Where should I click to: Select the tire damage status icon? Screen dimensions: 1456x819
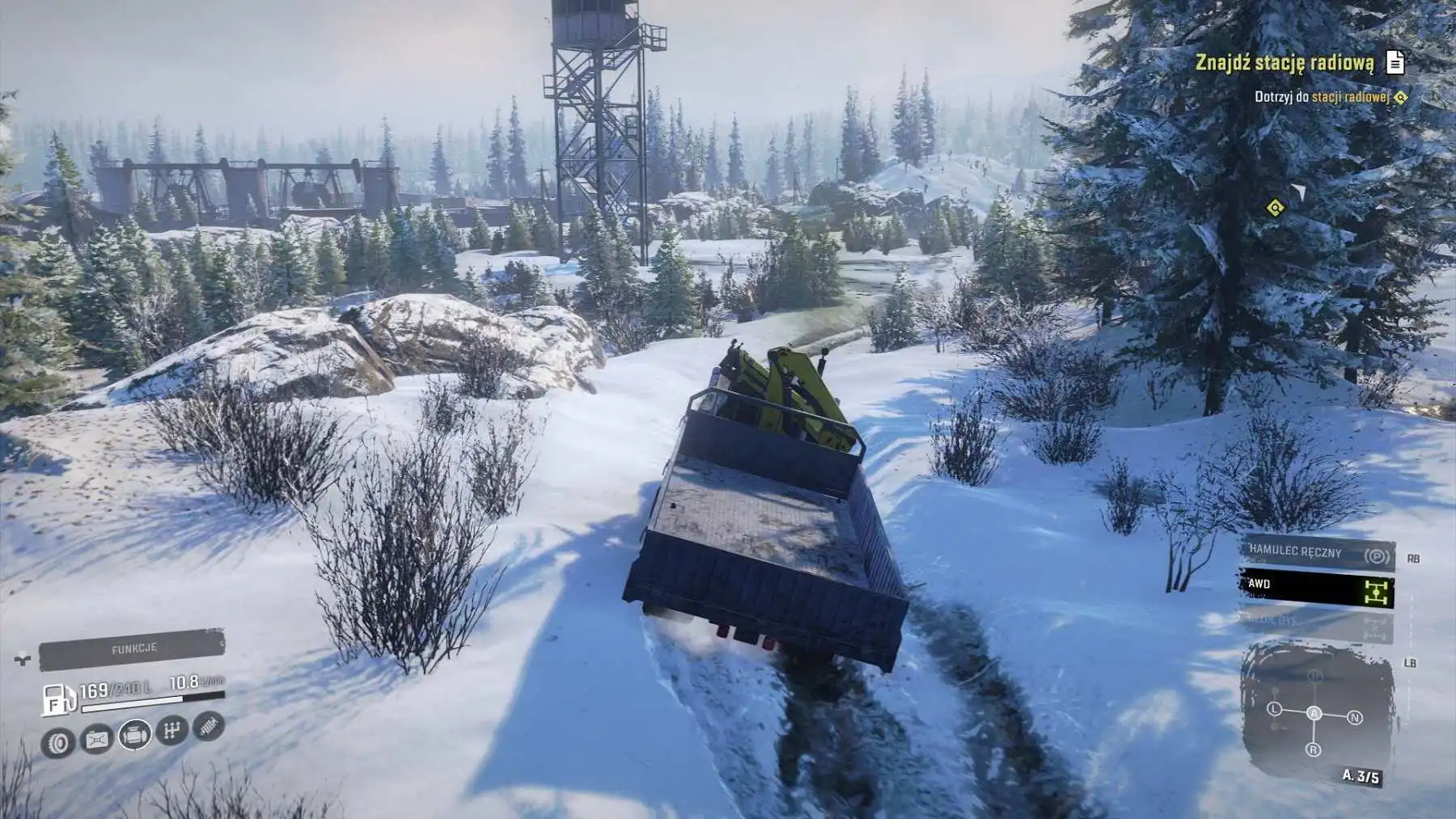58,741
